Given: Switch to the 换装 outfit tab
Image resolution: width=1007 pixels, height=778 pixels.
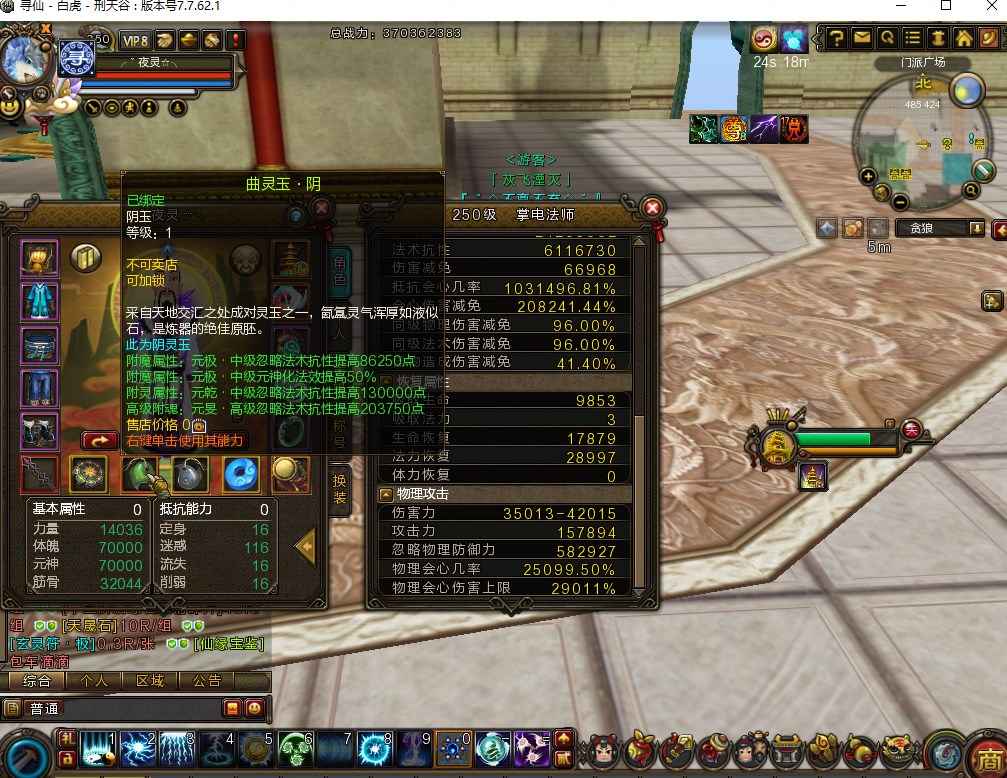Looking at the screenshot, I should (341, 488).
